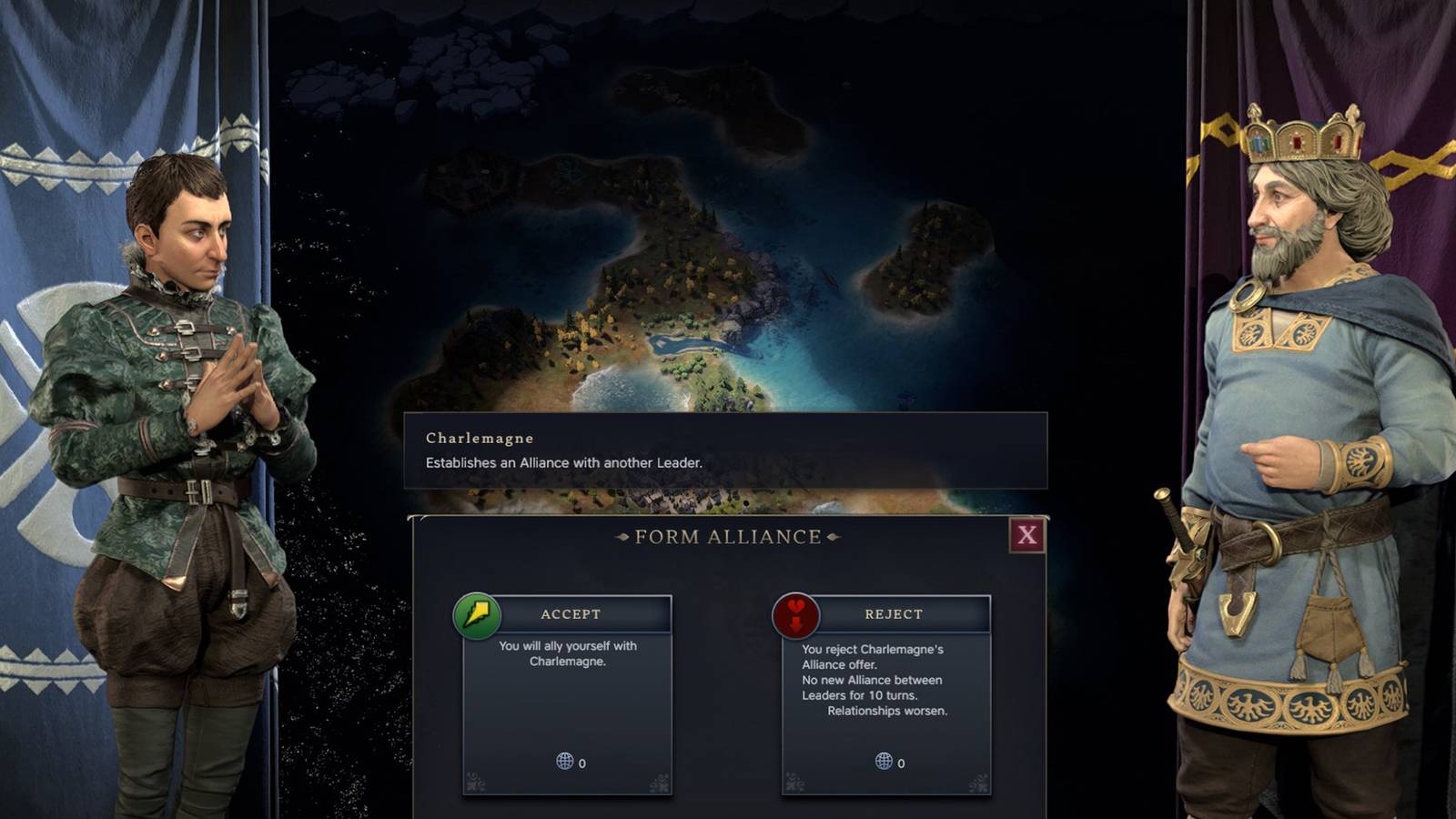Viewport: 1456px width, 819px height.
Task: Click the red broken-heart Reject icon
Action: [796, 614]
